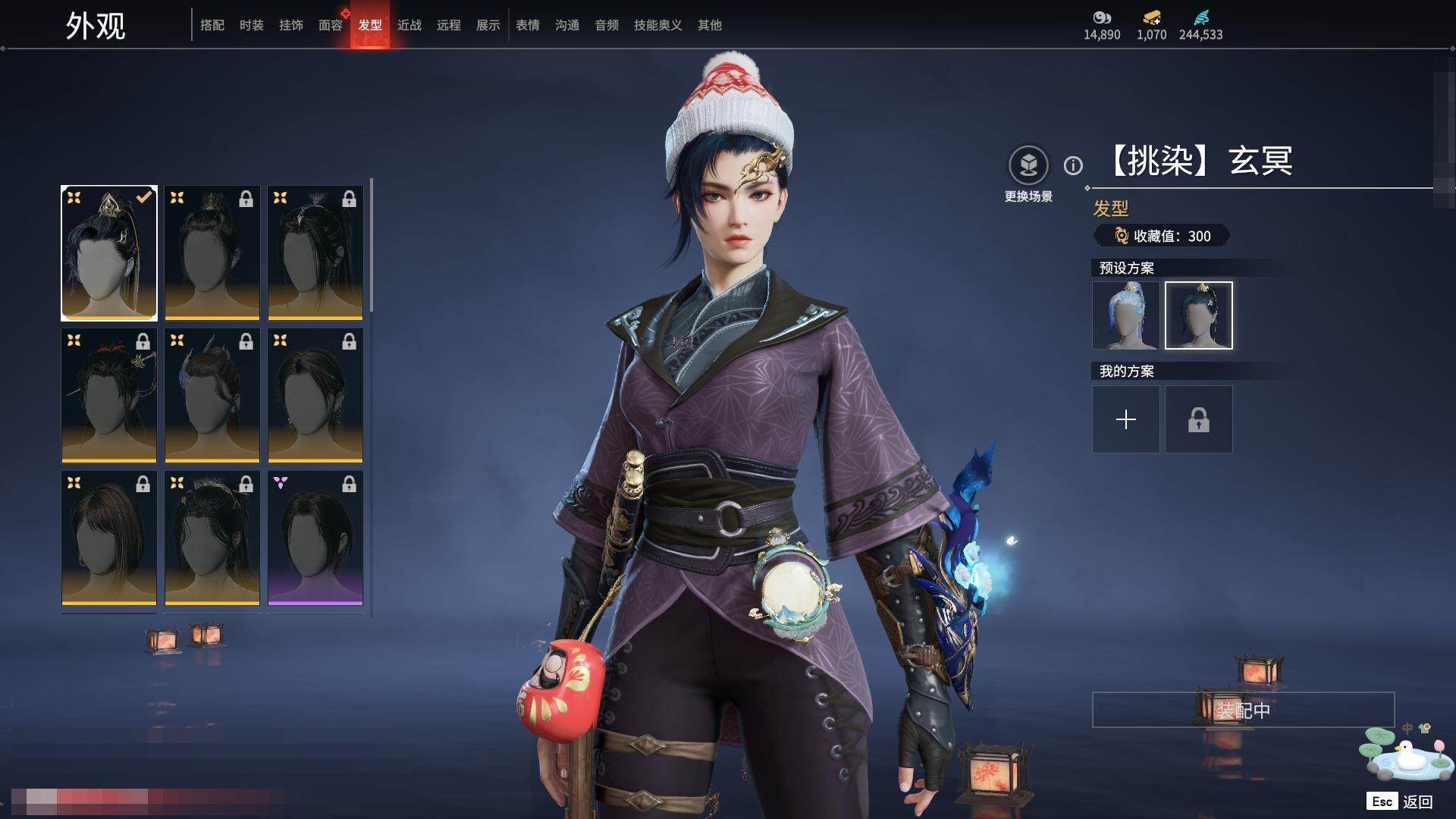1456x819 pixels.
Task: Open the info icon beside hairstyle name
Action: tap(1073, 165)
